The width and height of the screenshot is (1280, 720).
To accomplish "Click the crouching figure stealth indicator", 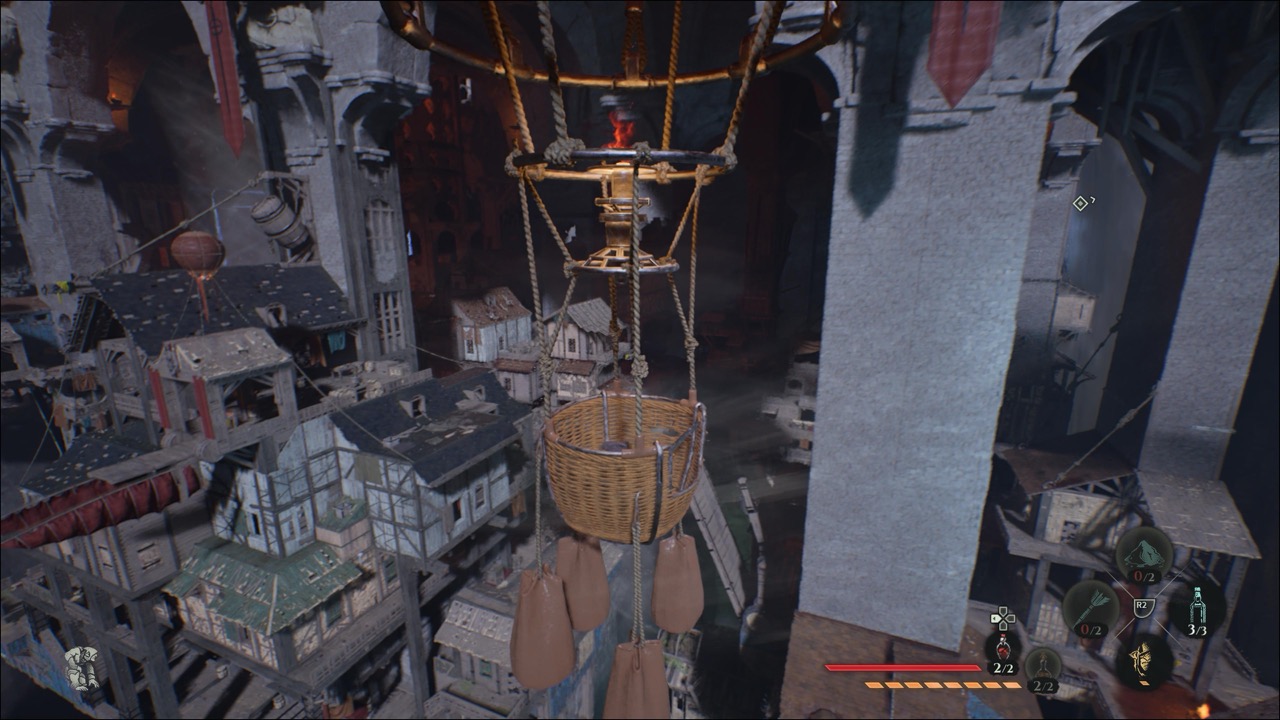I will pos(82,668).
